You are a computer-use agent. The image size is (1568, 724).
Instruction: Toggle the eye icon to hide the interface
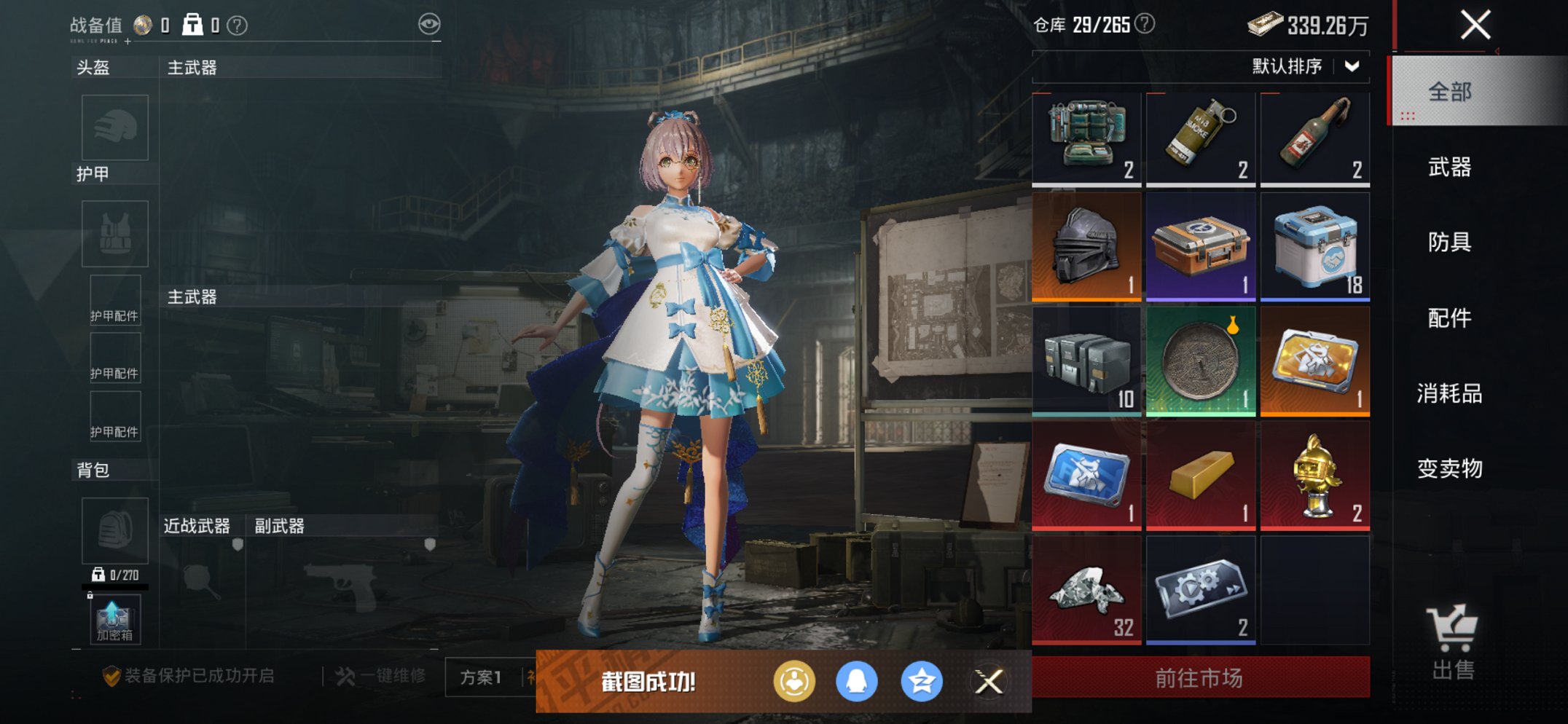428,23
